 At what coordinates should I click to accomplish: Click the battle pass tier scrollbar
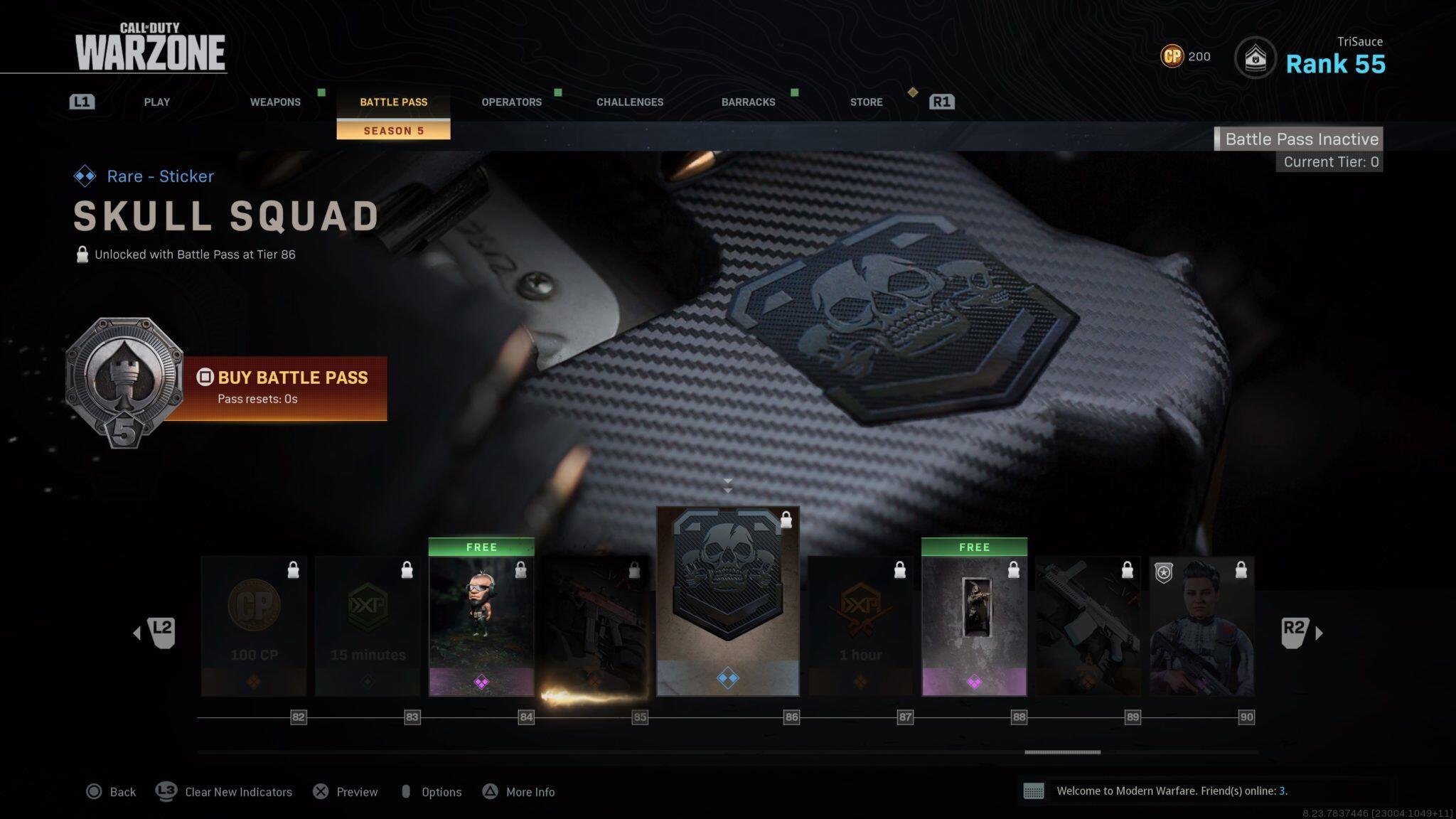(1062, 751)
